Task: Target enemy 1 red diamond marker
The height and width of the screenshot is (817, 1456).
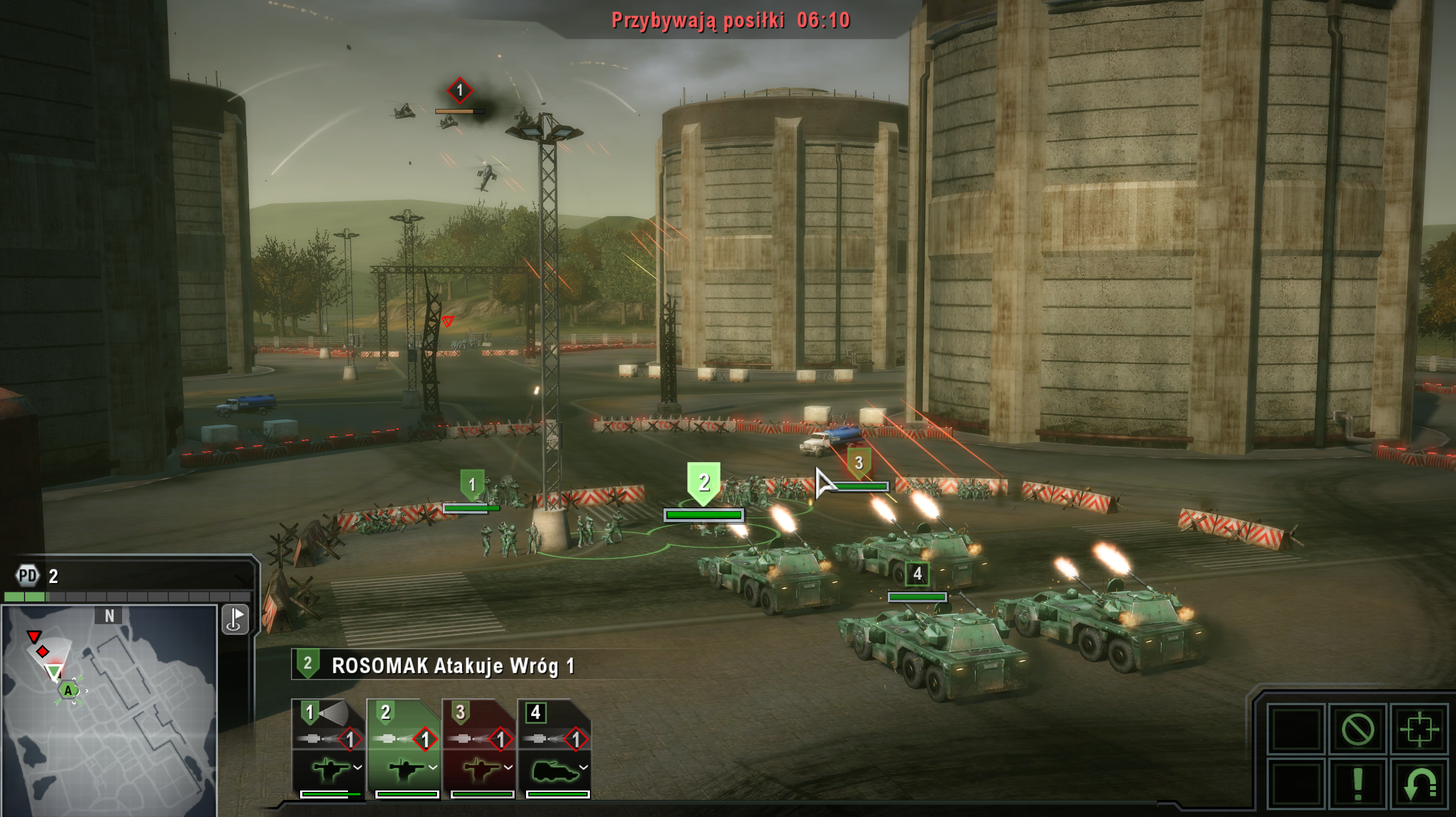Action: (x=459, y=91)
